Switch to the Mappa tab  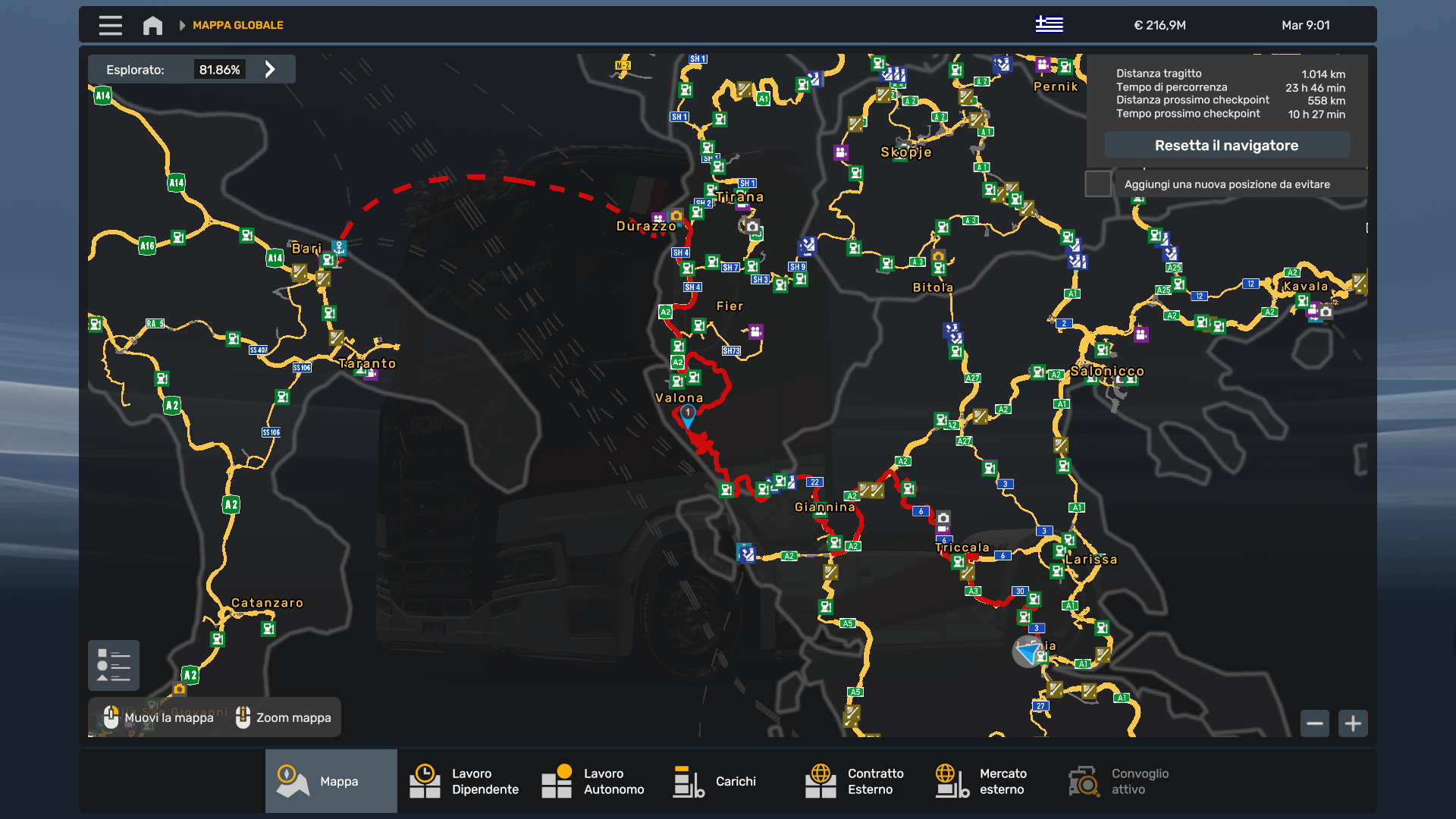tap(331, 781)
